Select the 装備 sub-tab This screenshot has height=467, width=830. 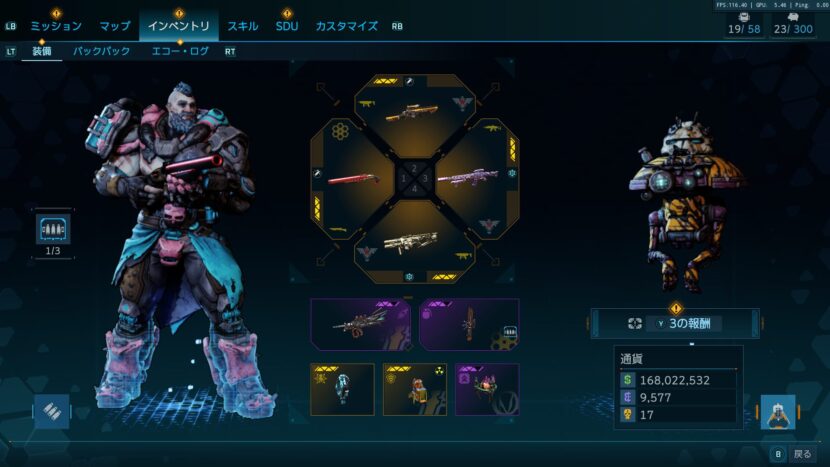click(x=42, y=51)
